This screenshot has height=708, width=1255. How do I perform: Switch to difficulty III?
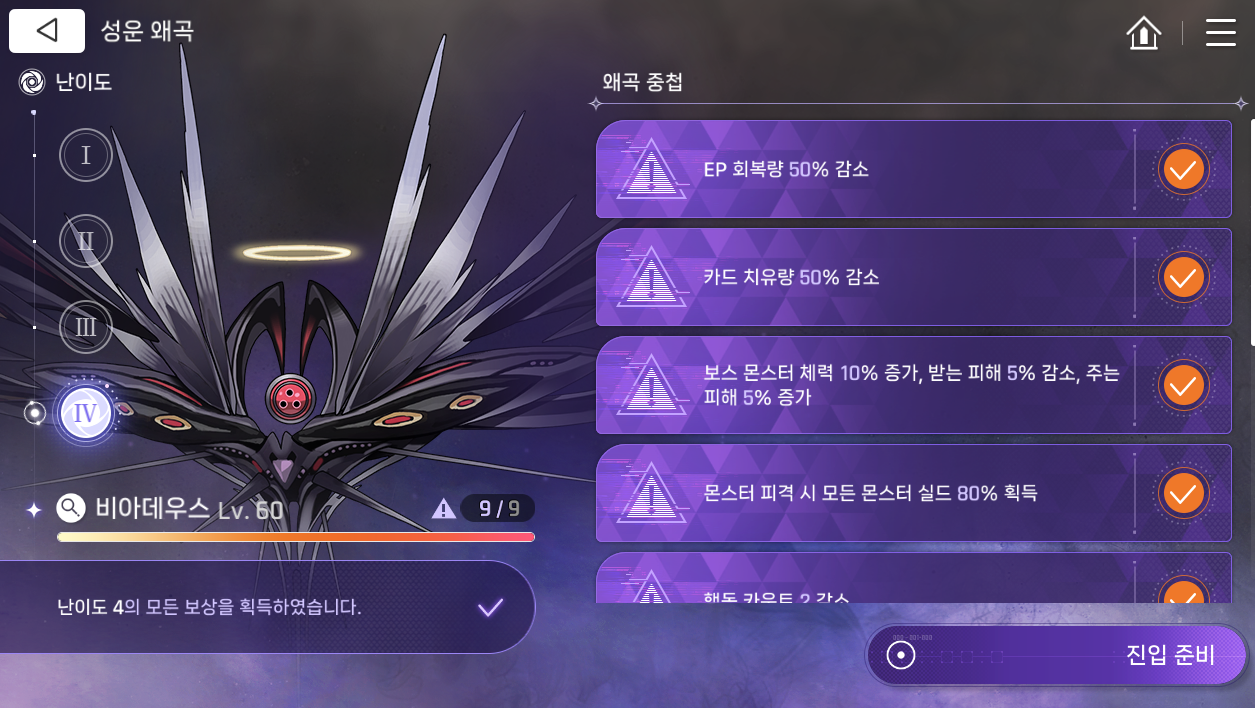86,327
